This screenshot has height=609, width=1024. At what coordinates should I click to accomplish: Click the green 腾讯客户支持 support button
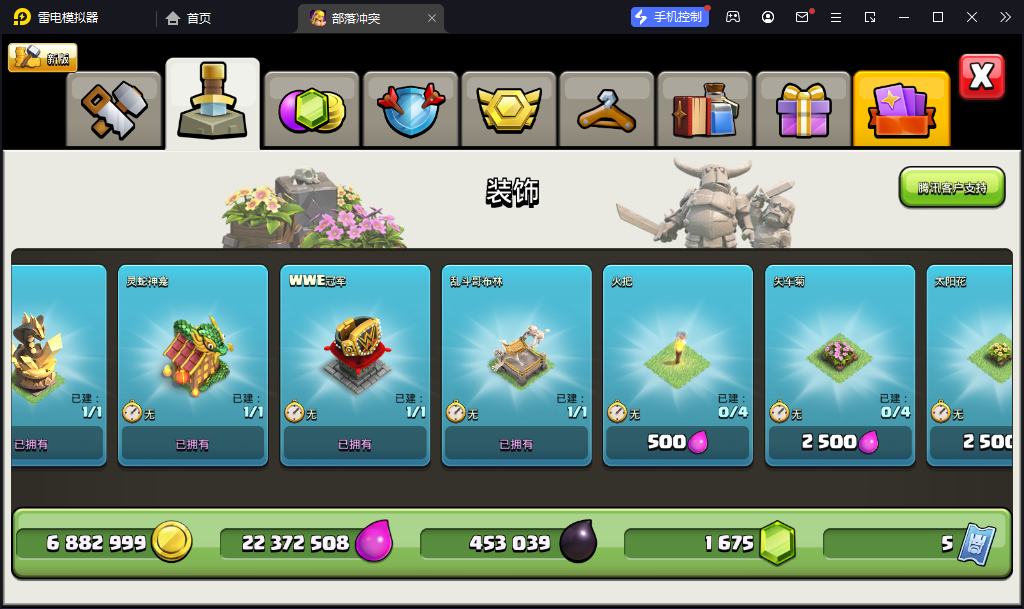(951, 188)
